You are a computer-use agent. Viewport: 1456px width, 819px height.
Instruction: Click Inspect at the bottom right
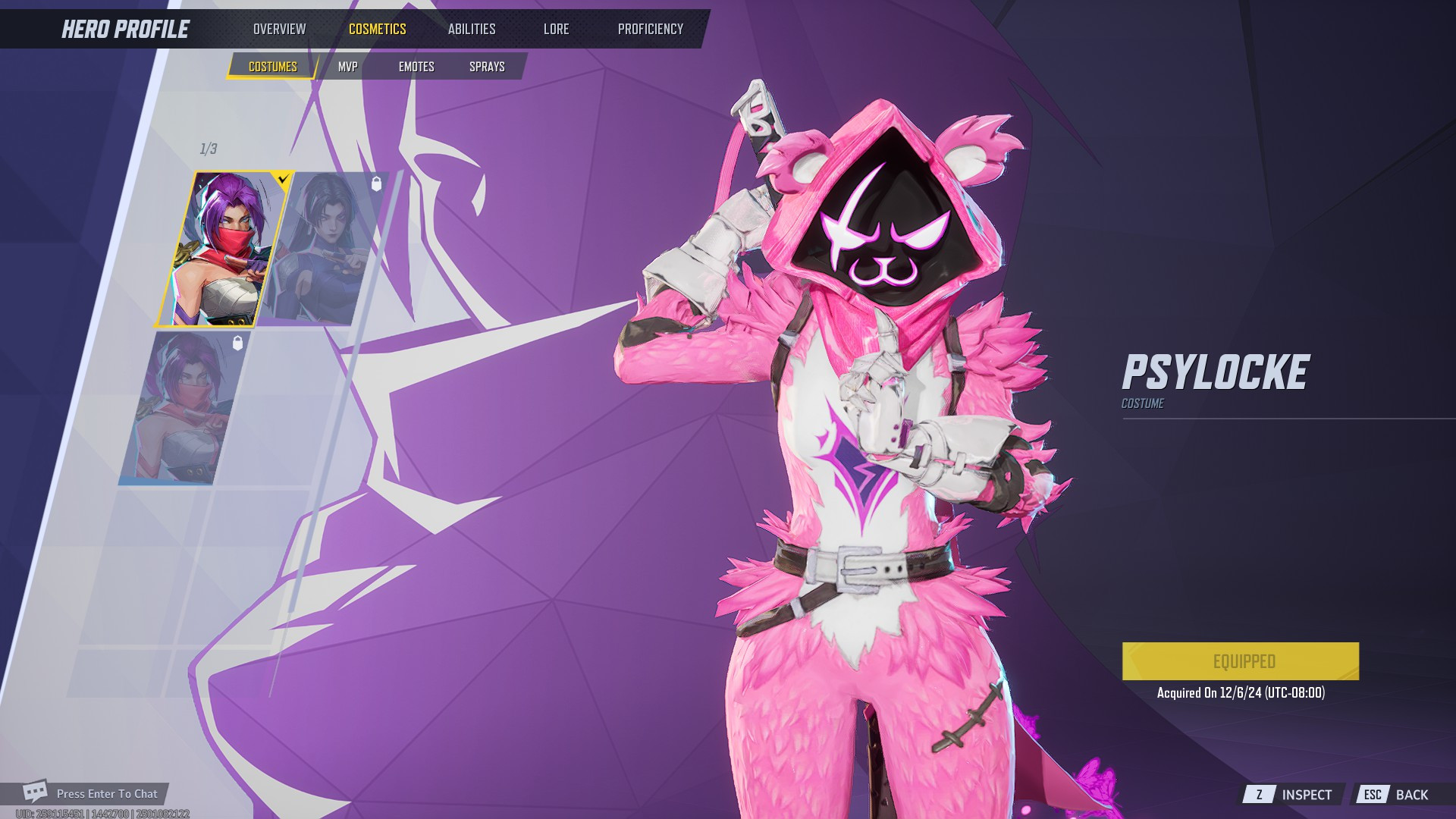[x=1306, y=794]
